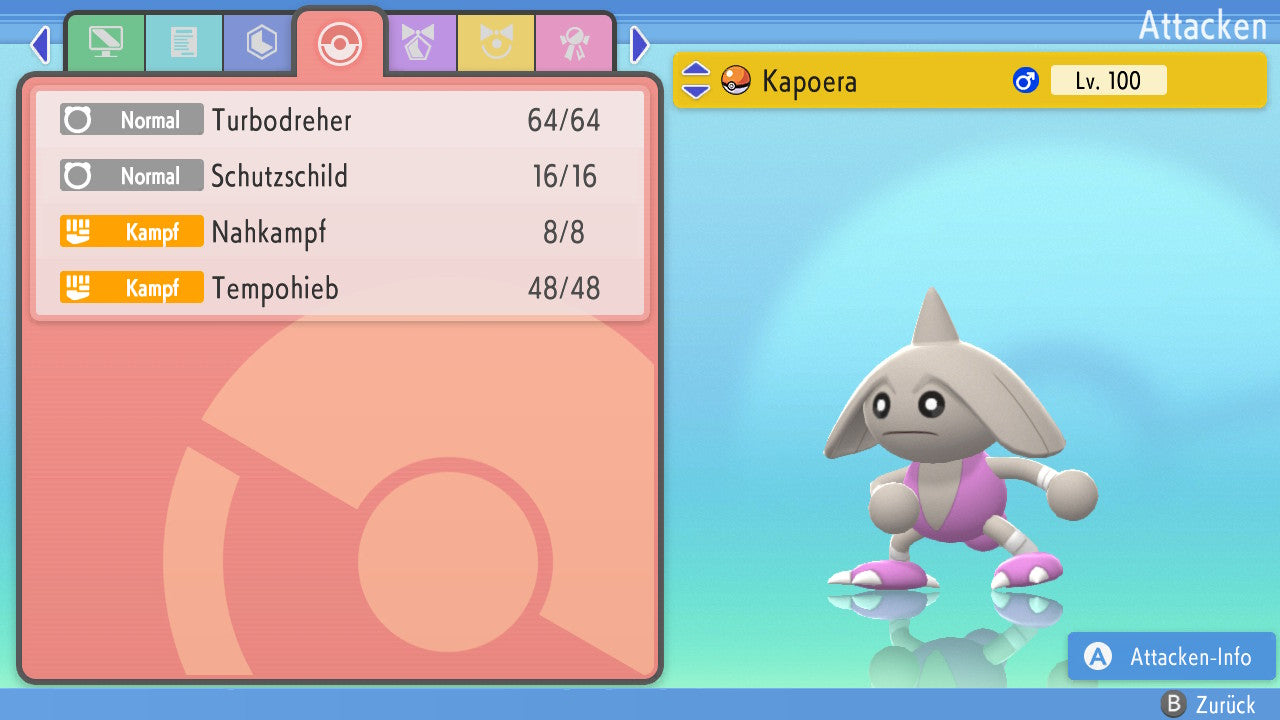1280x720 pixels.
Task: Click the left arrow beside the tabs
Action: (40, 44)
